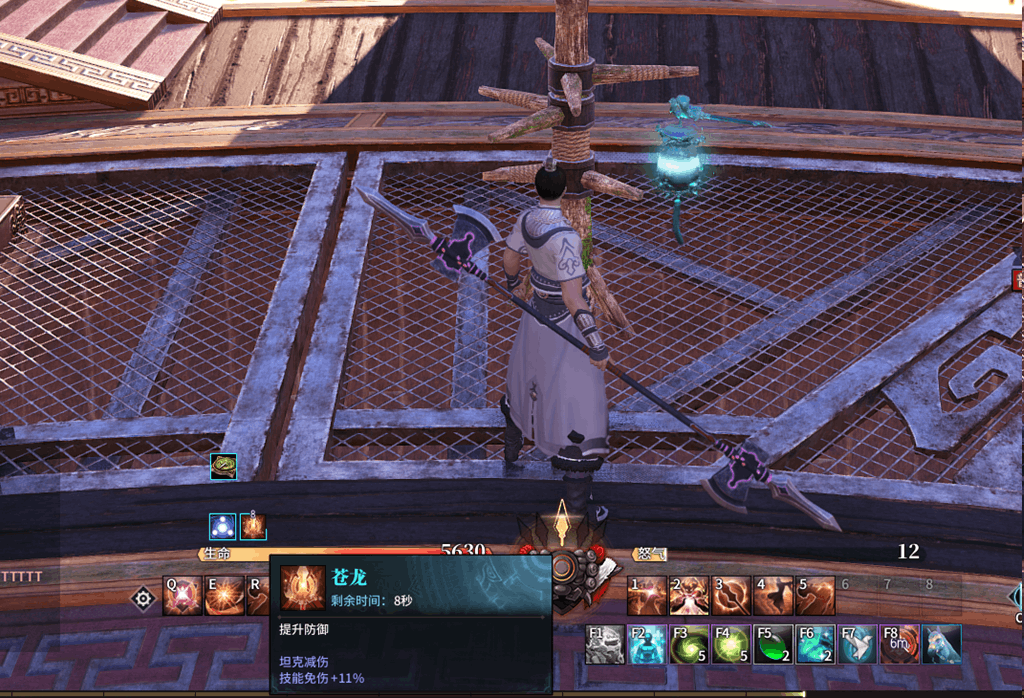Viewport: 1024px width, 698px height.
Task: Select the F5 green potion slot
Action: click(x=773, y=645)
